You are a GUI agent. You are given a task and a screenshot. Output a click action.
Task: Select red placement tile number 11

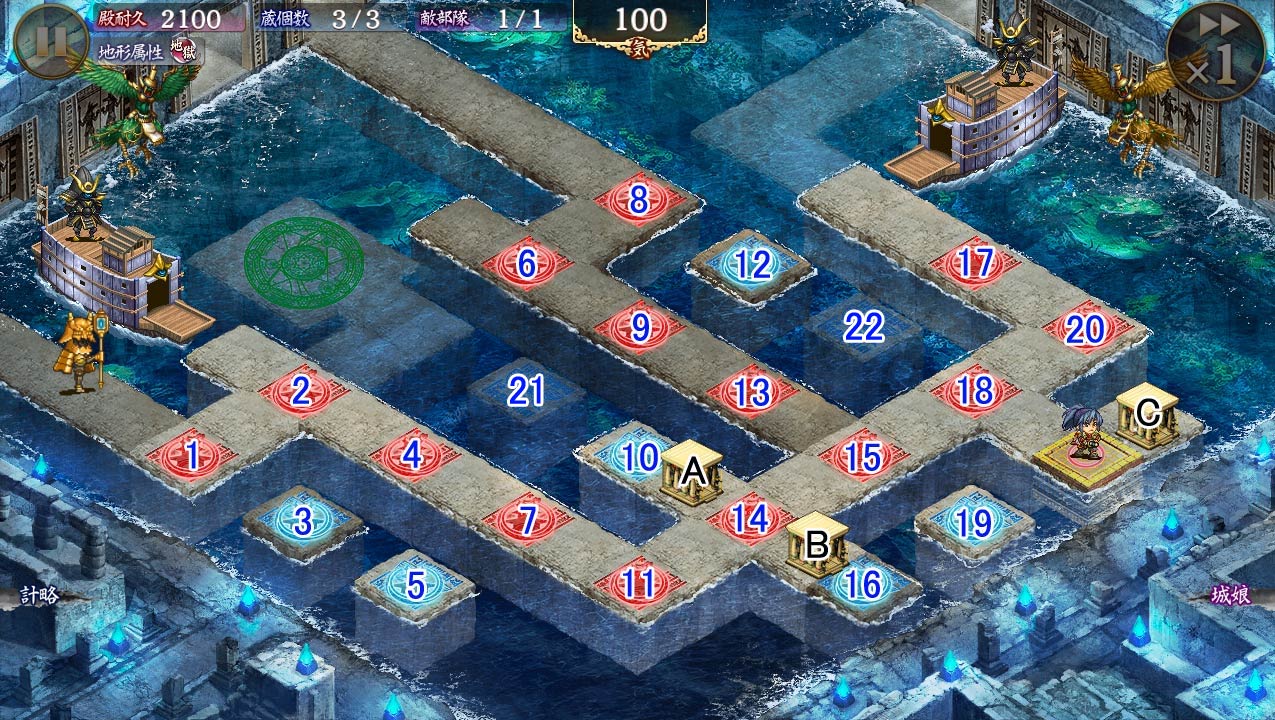(x=639, y=585)
